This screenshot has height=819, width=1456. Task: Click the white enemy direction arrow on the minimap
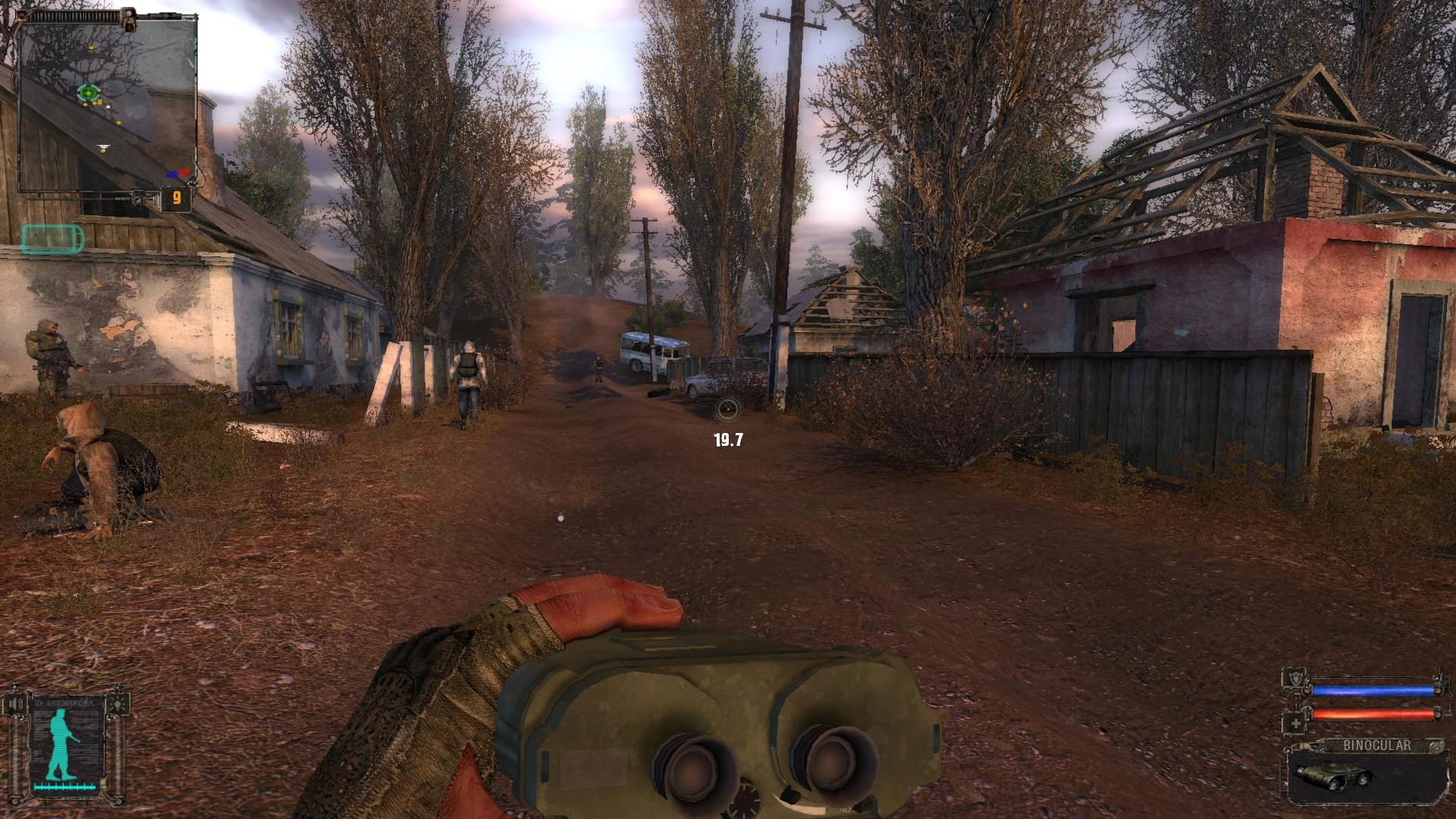coord(104,146)
